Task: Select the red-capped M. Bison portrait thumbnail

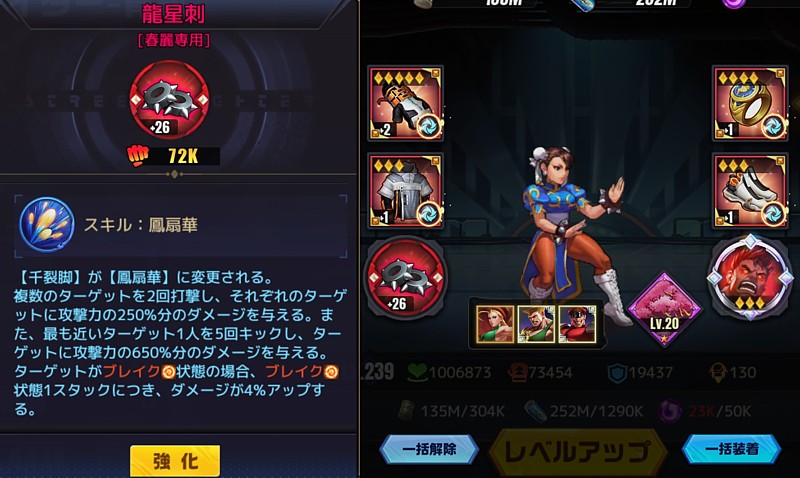Action: pos(576,323)
